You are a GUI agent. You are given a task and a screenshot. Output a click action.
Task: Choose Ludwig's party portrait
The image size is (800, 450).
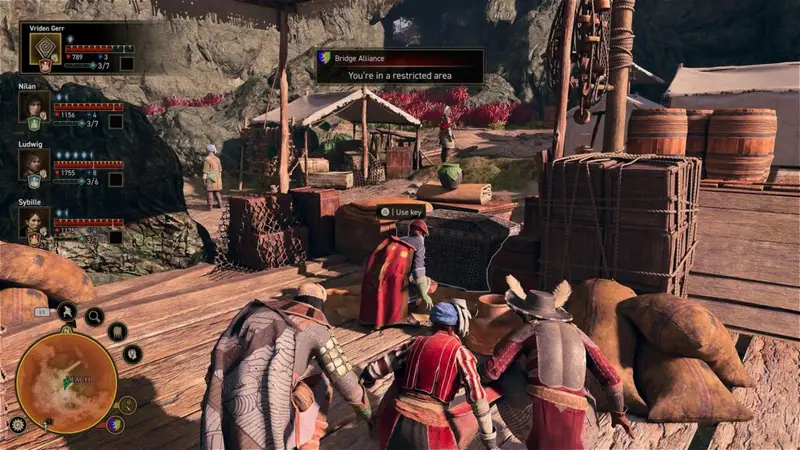click(33, 163)
